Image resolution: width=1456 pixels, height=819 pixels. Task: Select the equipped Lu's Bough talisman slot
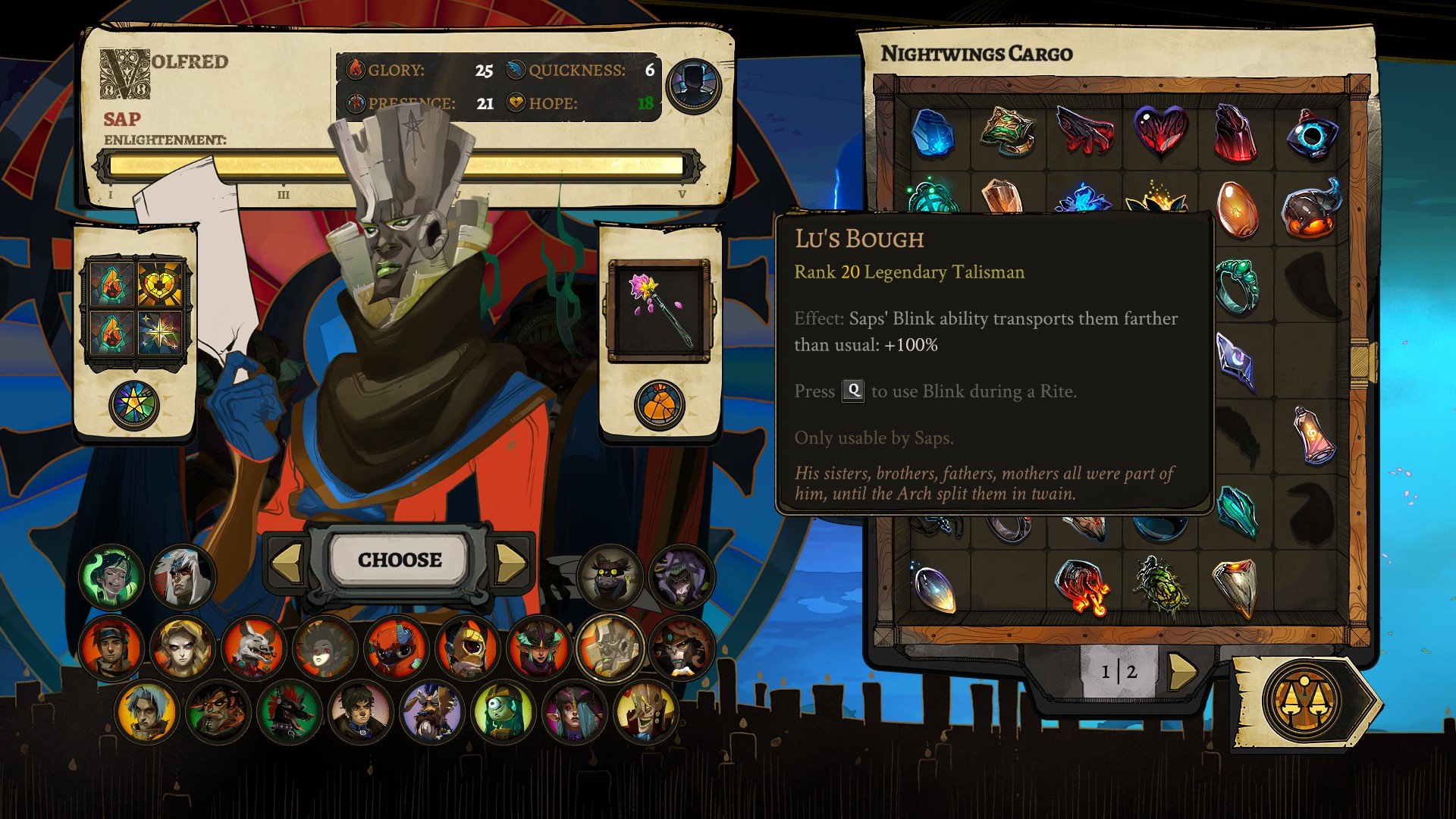[659, 311]
